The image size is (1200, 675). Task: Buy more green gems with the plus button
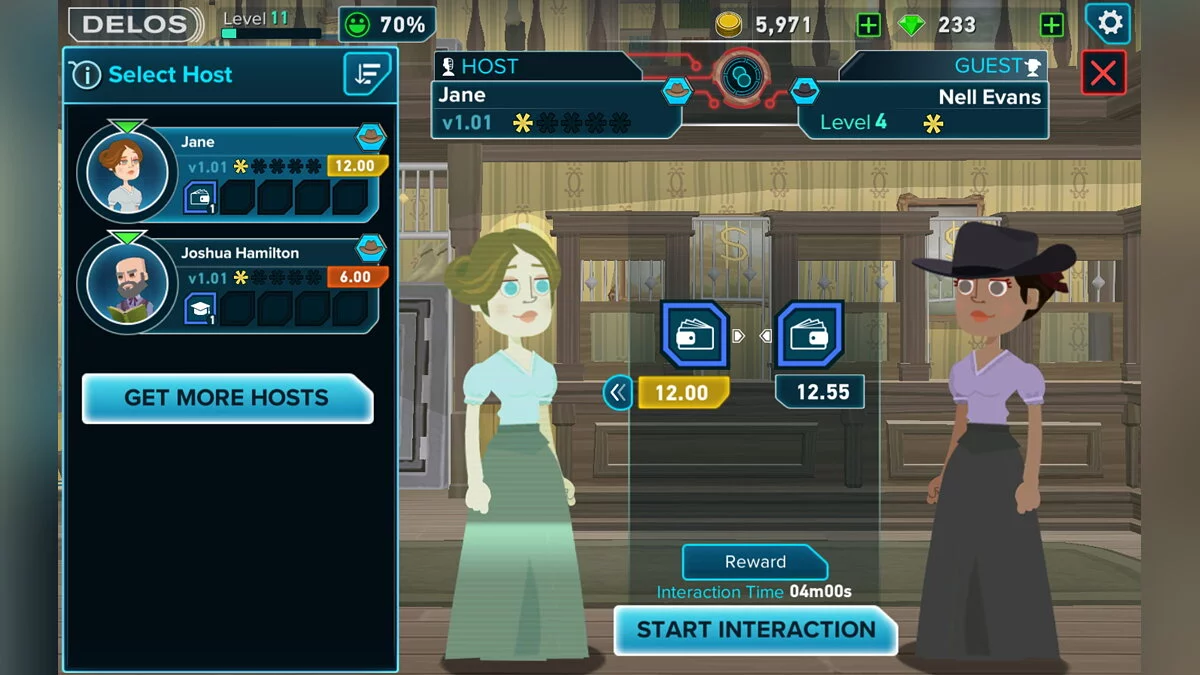(x=1051, y=25)
